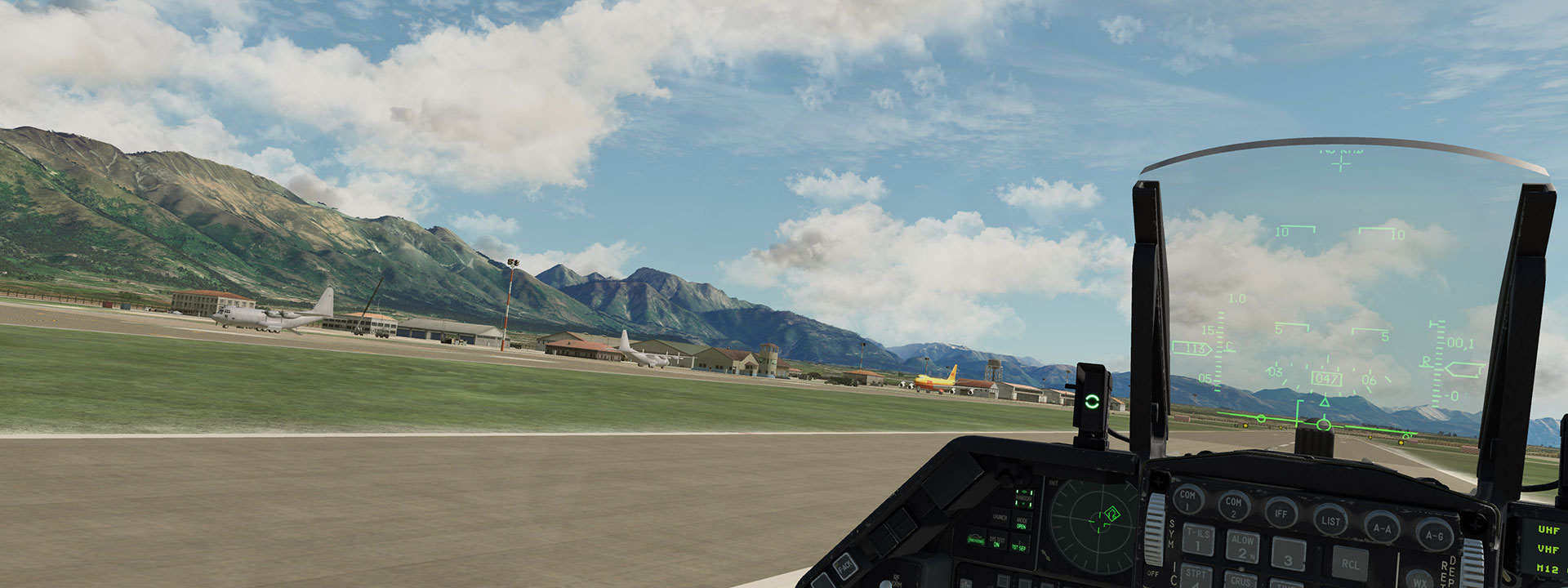
Task: Click the RCL recall key
Action: tap(1350, 563)
